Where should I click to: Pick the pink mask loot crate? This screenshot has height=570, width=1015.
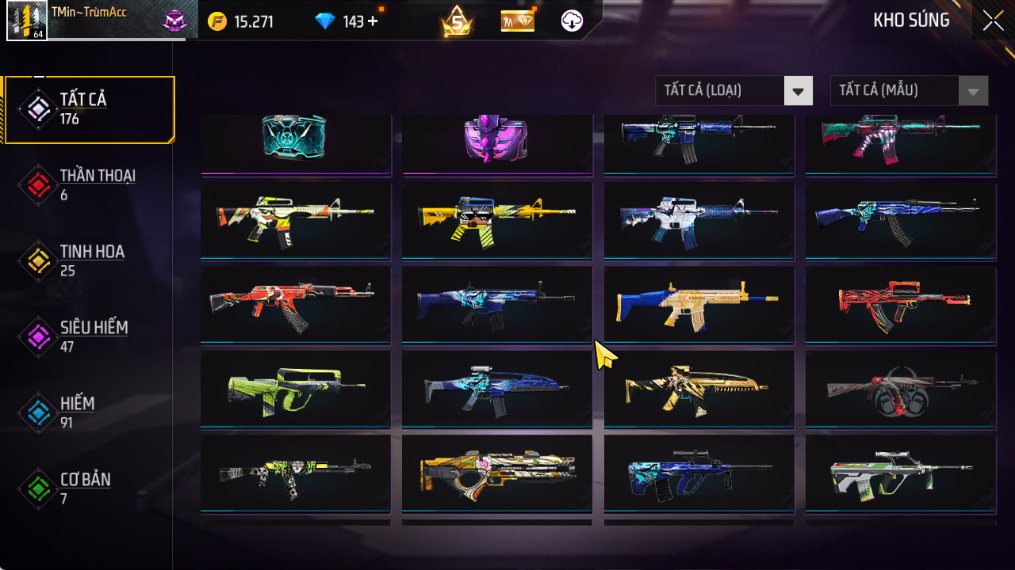(496, 139)
